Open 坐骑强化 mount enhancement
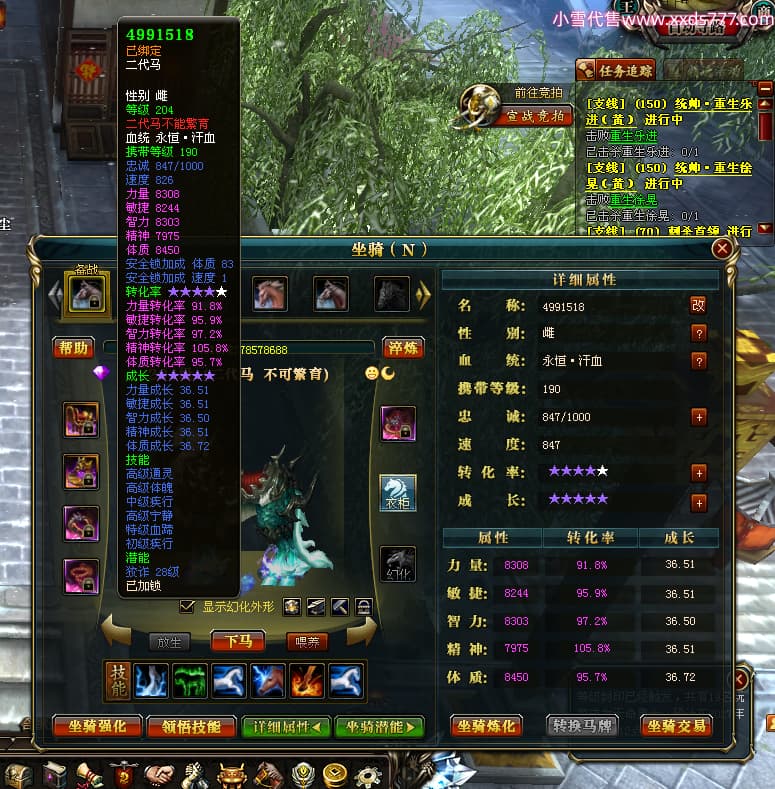Screen dimensions: 775x789 pyautogui.click(x=96, y=727)
